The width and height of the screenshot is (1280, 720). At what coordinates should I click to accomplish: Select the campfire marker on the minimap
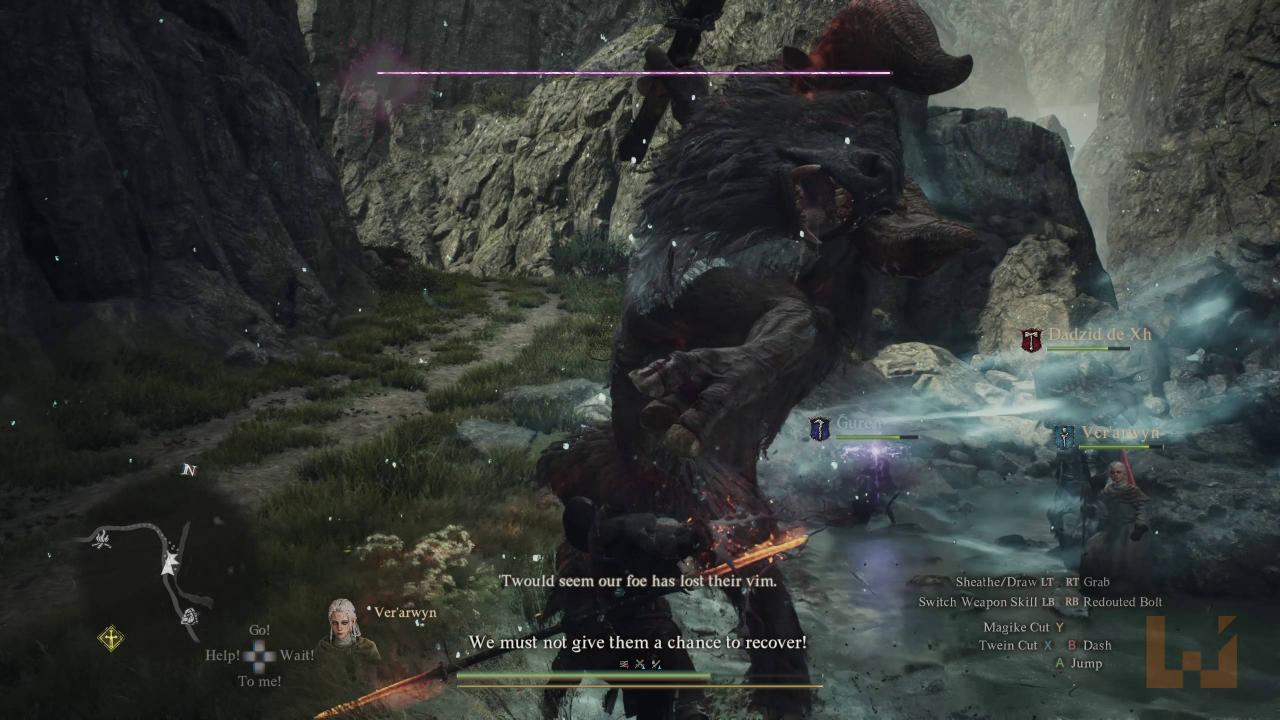(101, 541)
